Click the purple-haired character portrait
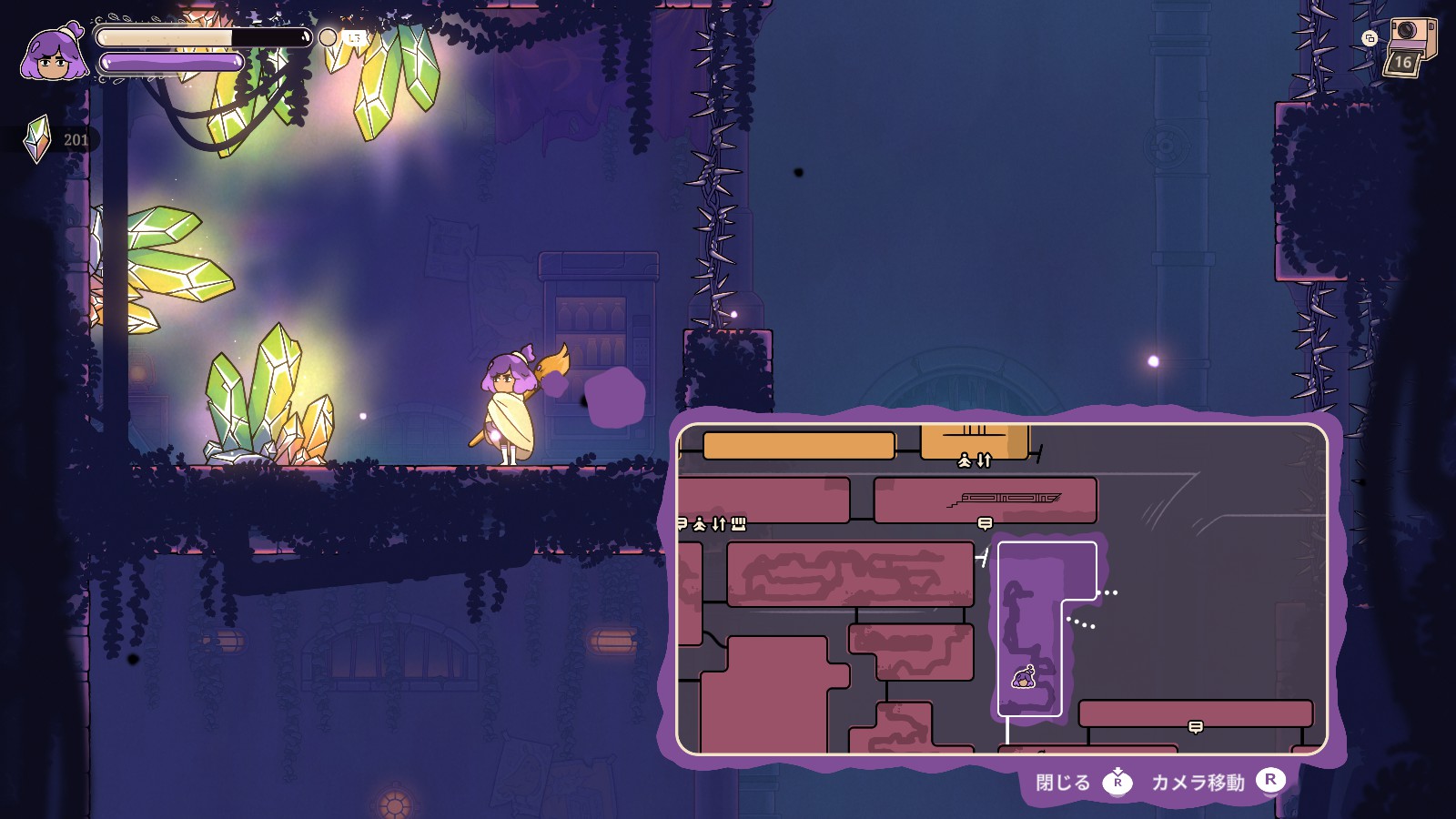This screenshot has width=1456, height=819. (x=55, y=55)
